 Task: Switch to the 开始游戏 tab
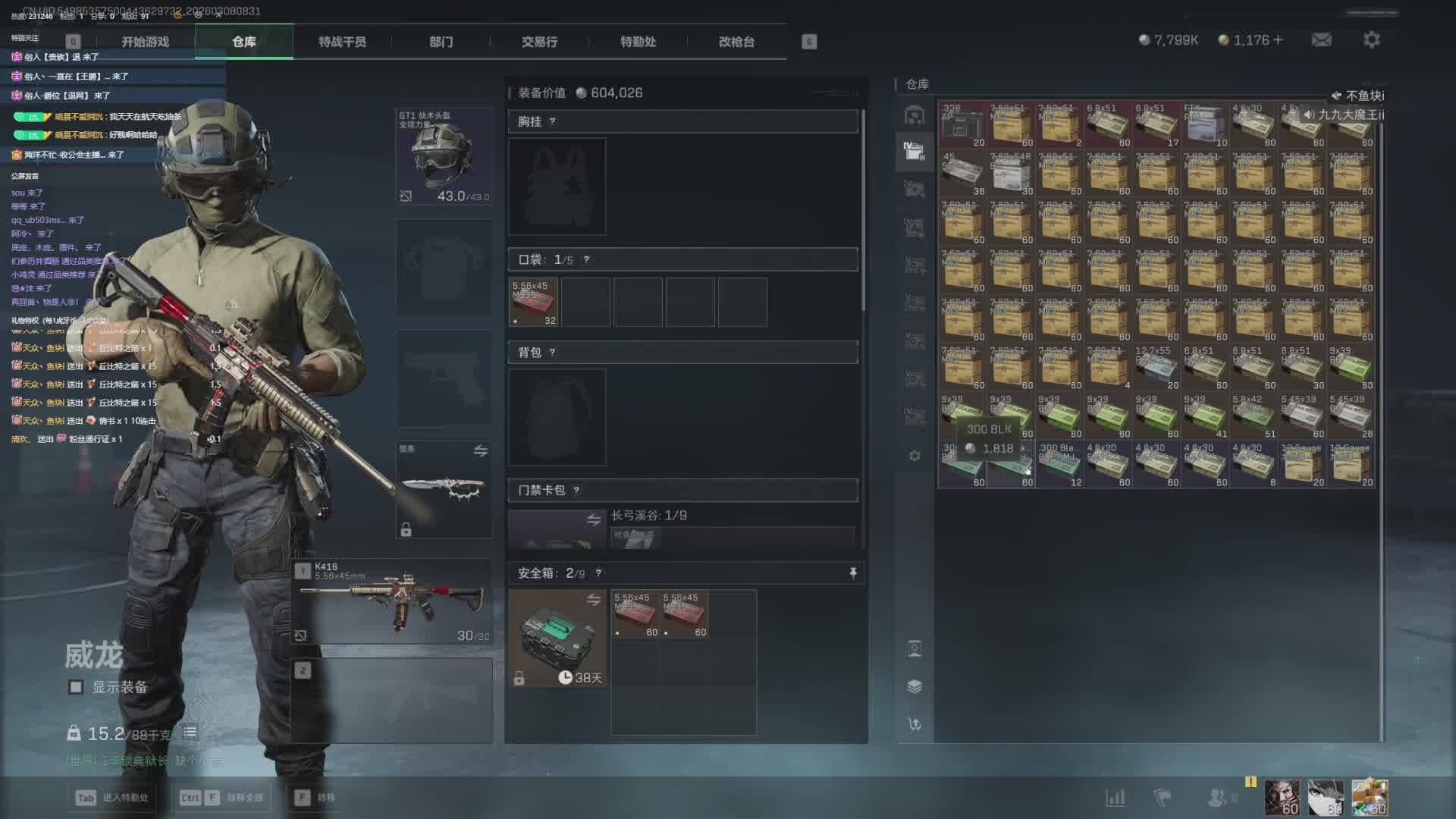[145, 42]
